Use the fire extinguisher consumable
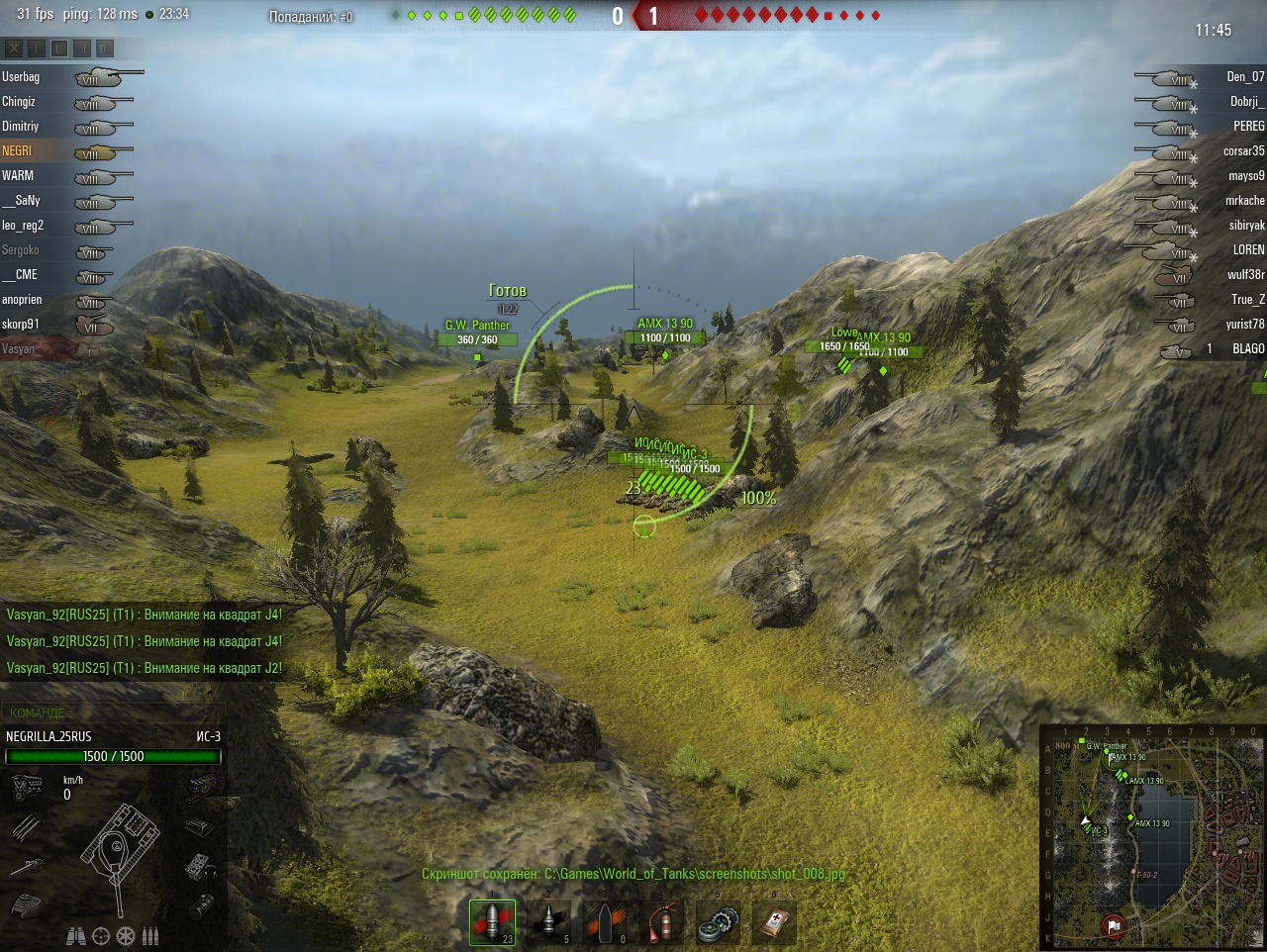Viewport: 1267px width, 952px height. (661, 922)
